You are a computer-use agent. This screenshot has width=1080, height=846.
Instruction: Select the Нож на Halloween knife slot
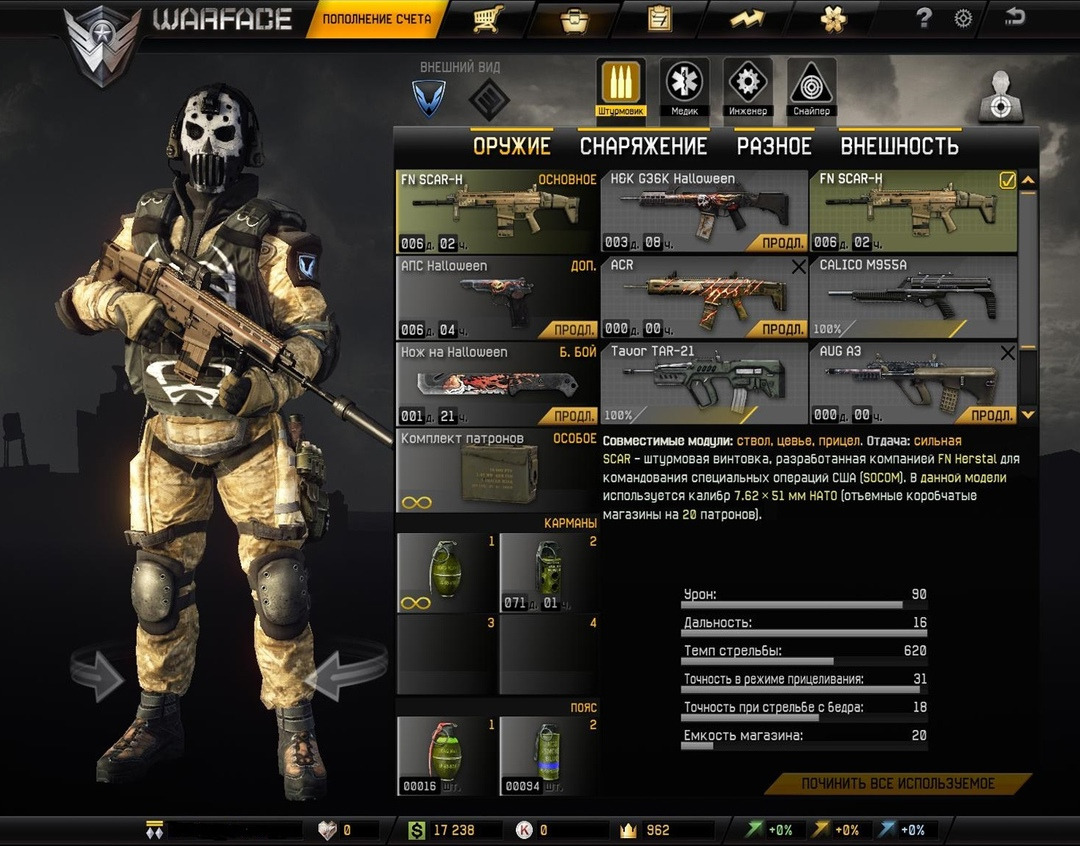click(x=497, y=383)
